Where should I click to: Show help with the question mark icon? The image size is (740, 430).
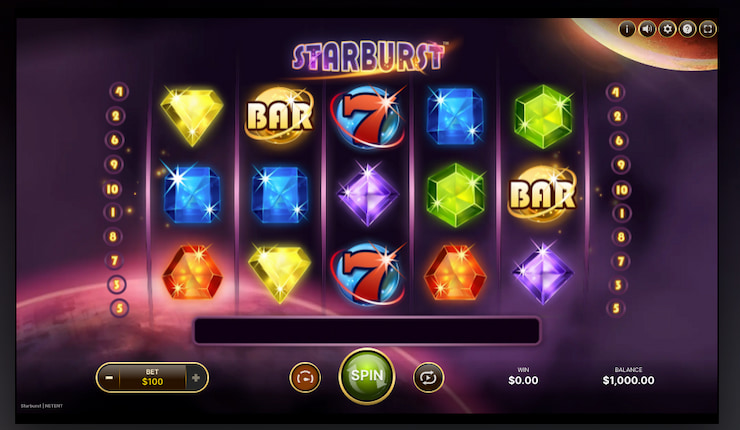(x=687, y=29)
